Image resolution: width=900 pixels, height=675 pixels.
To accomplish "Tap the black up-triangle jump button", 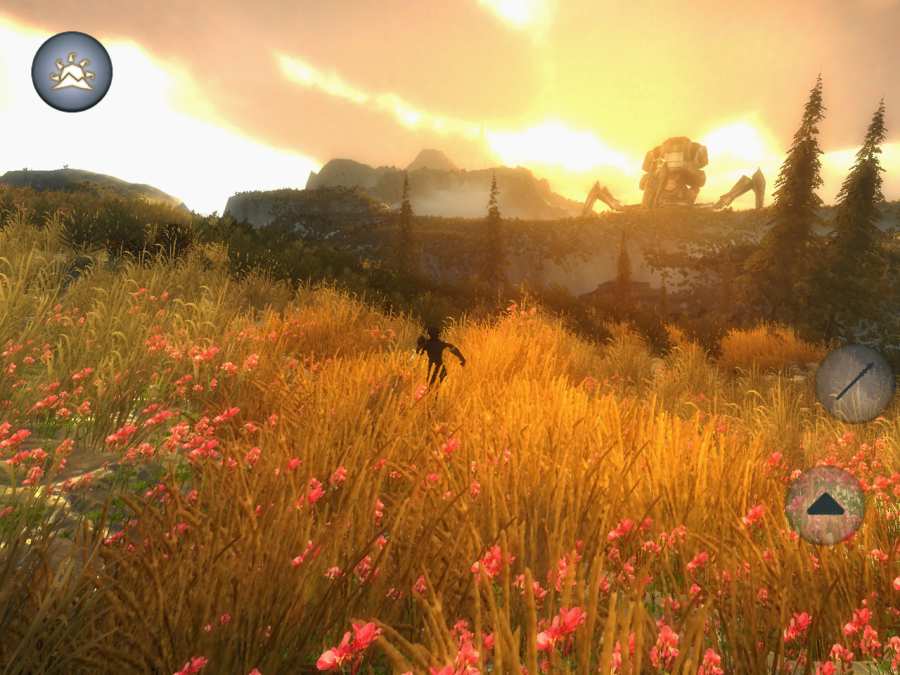I will coord(825,505).
